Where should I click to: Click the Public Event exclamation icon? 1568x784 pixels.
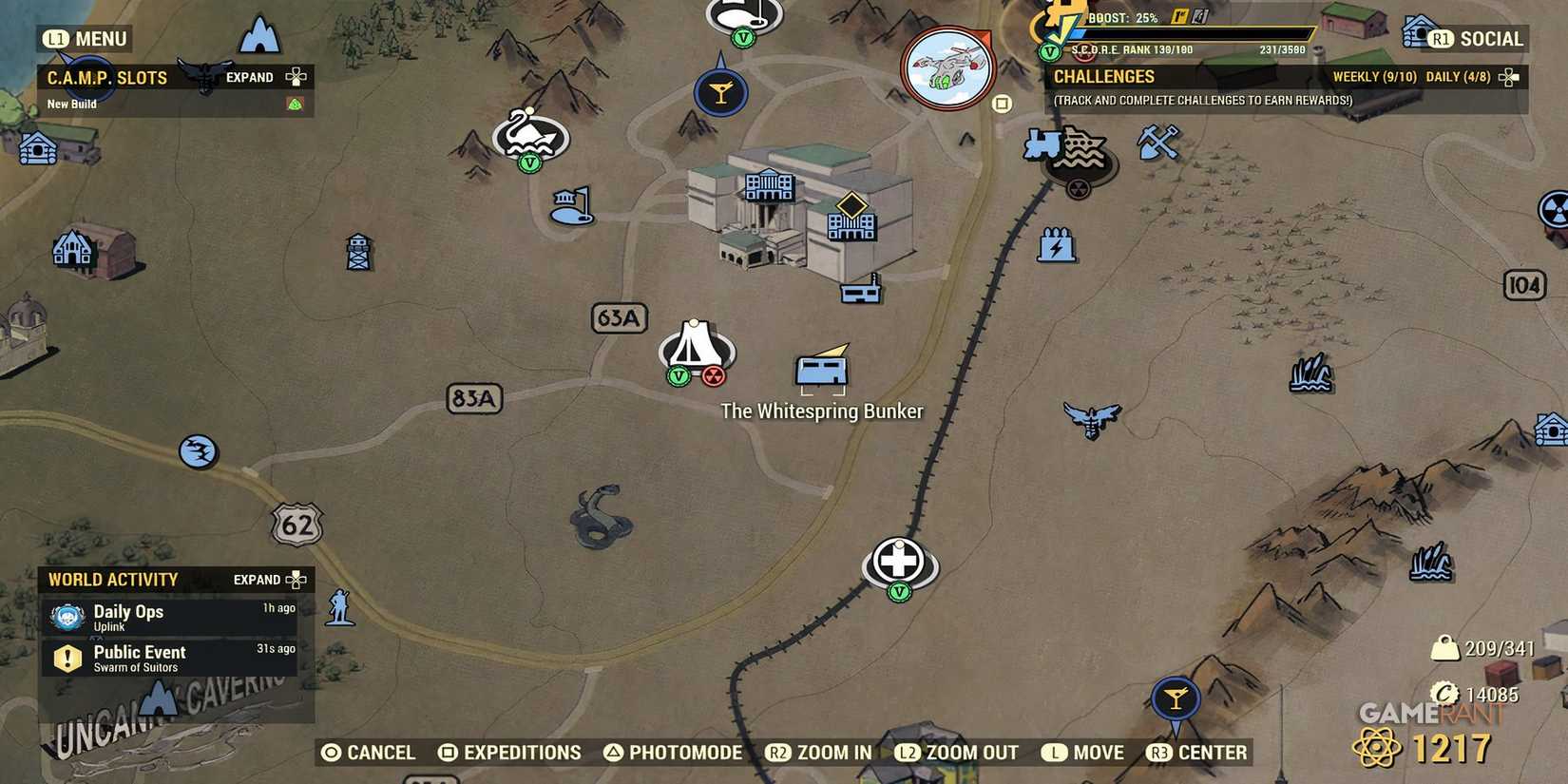(x=66, y=657)
